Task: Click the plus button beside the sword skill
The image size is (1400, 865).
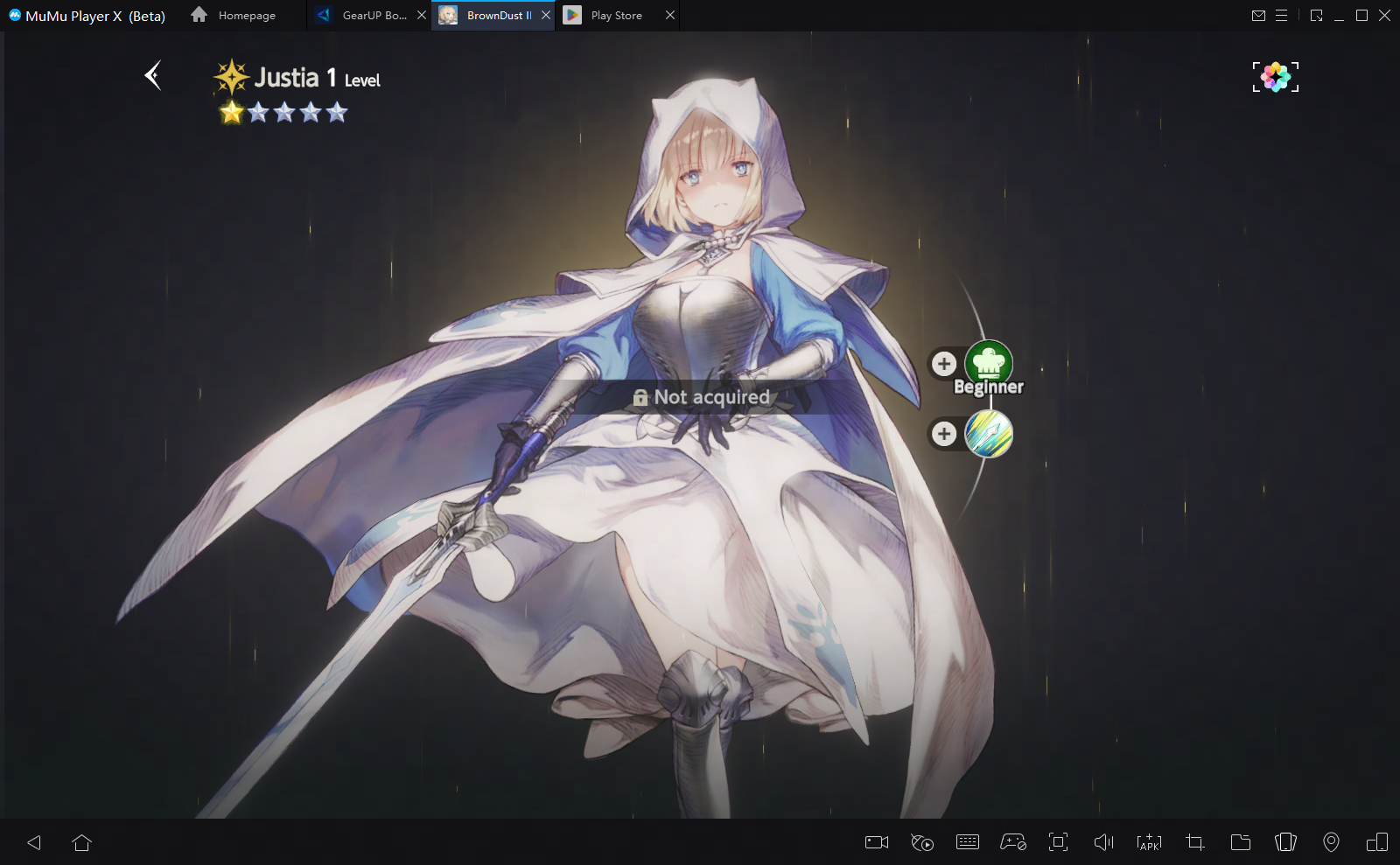Action: pos(943,434)
